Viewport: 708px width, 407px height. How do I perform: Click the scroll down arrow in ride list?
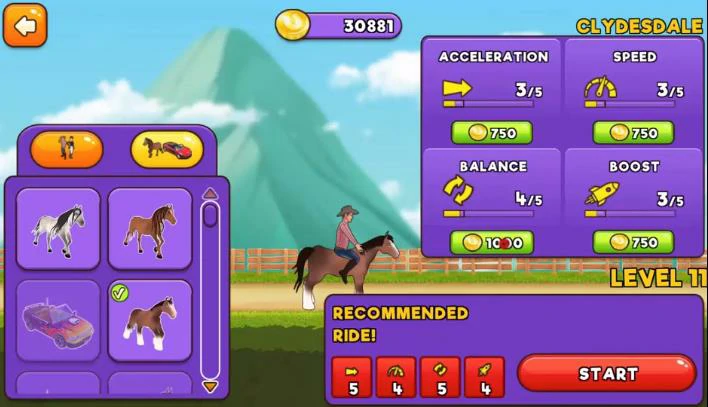[x=210, y=386]
